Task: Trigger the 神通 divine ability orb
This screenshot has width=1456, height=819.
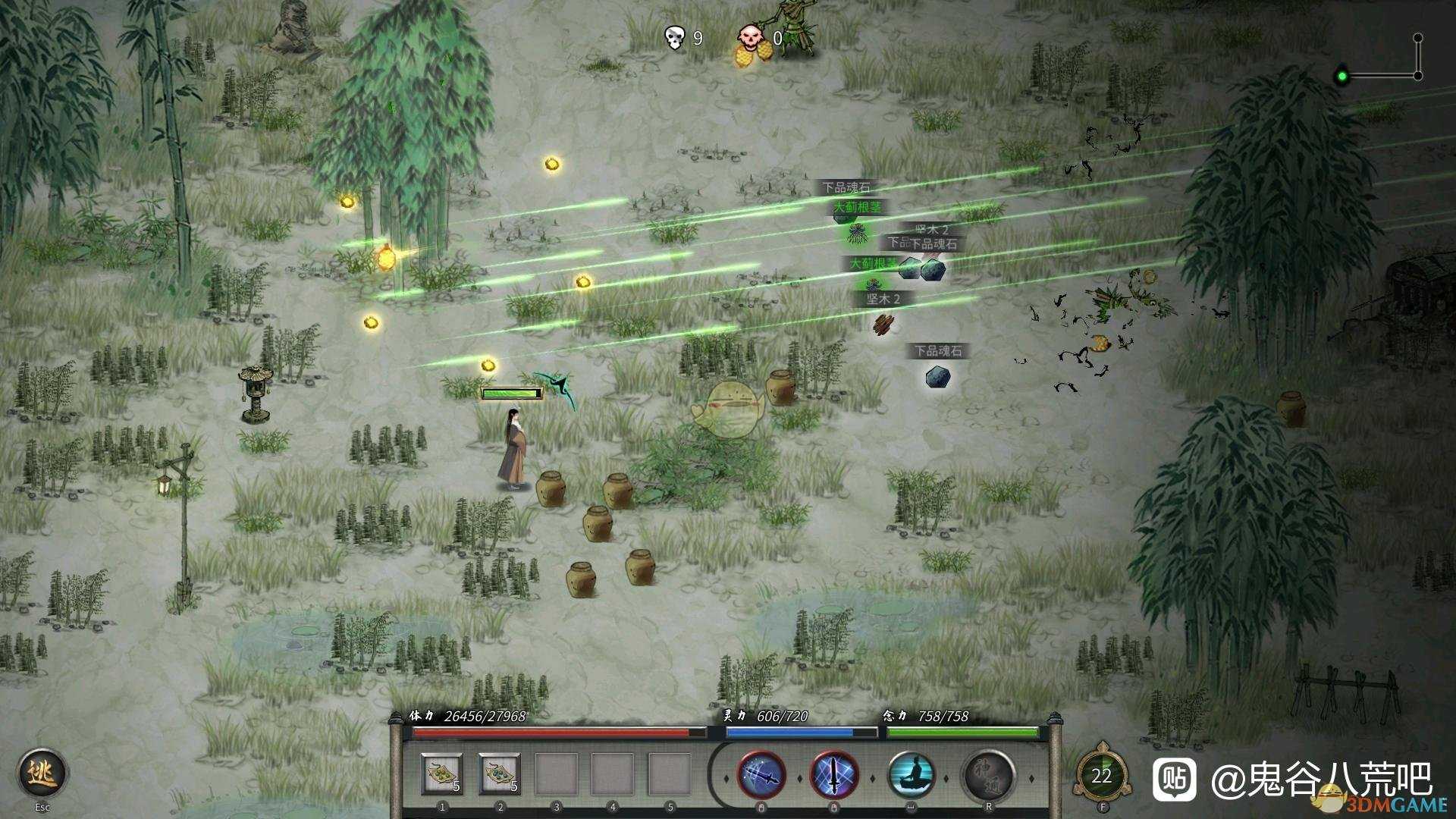Action: [x=987, y=776]
